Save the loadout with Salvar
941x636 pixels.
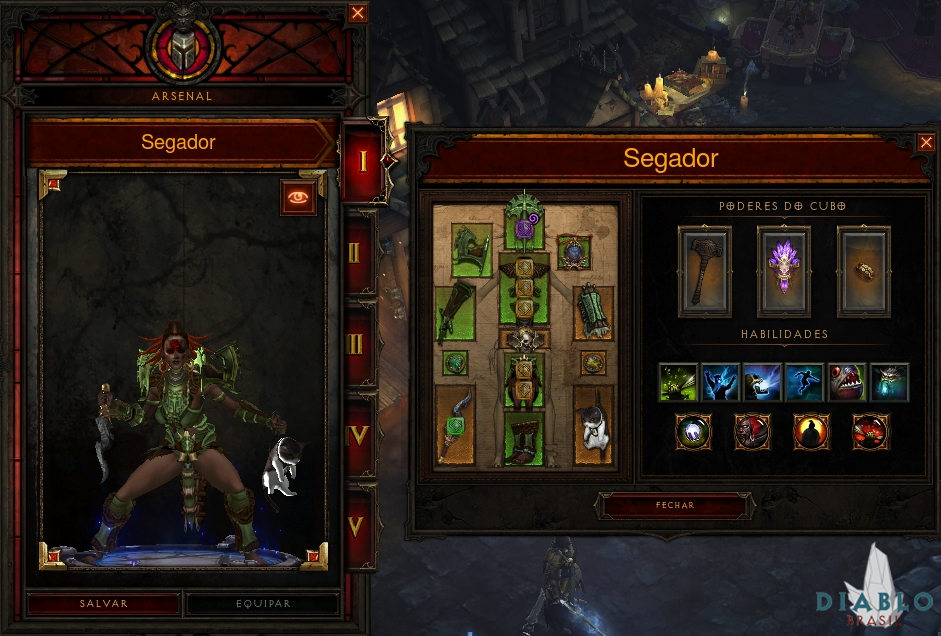[x=104, y=604]
